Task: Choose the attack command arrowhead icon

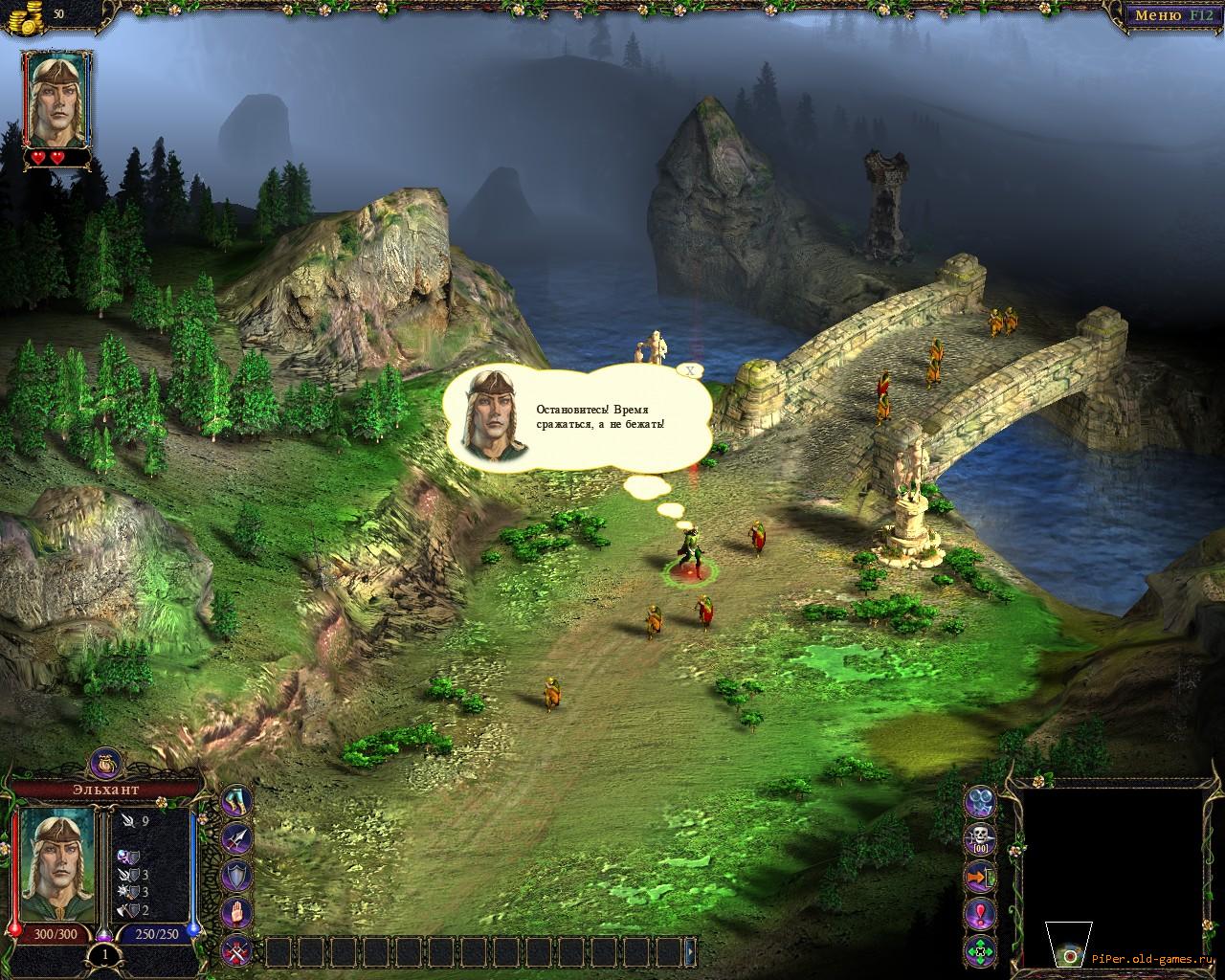Action: click(x=236, y=838)
